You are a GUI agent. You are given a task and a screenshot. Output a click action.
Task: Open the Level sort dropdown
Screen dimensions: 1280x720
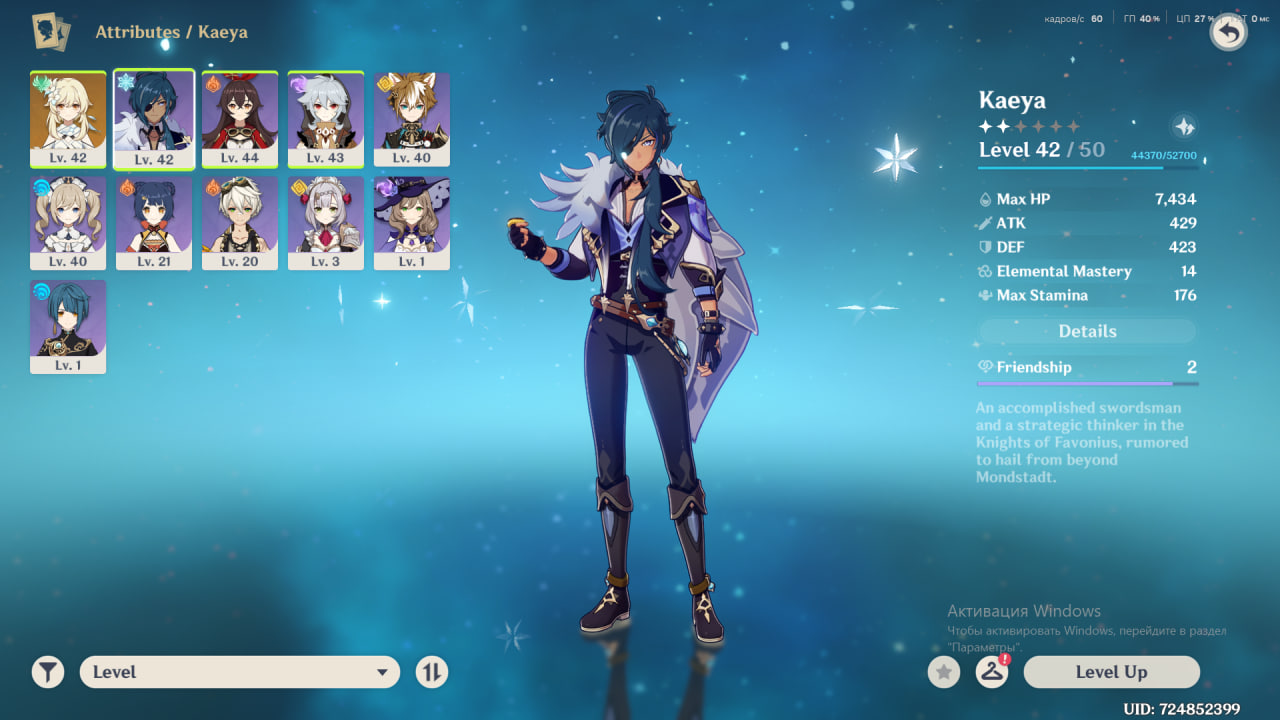(x=239, y=672)
